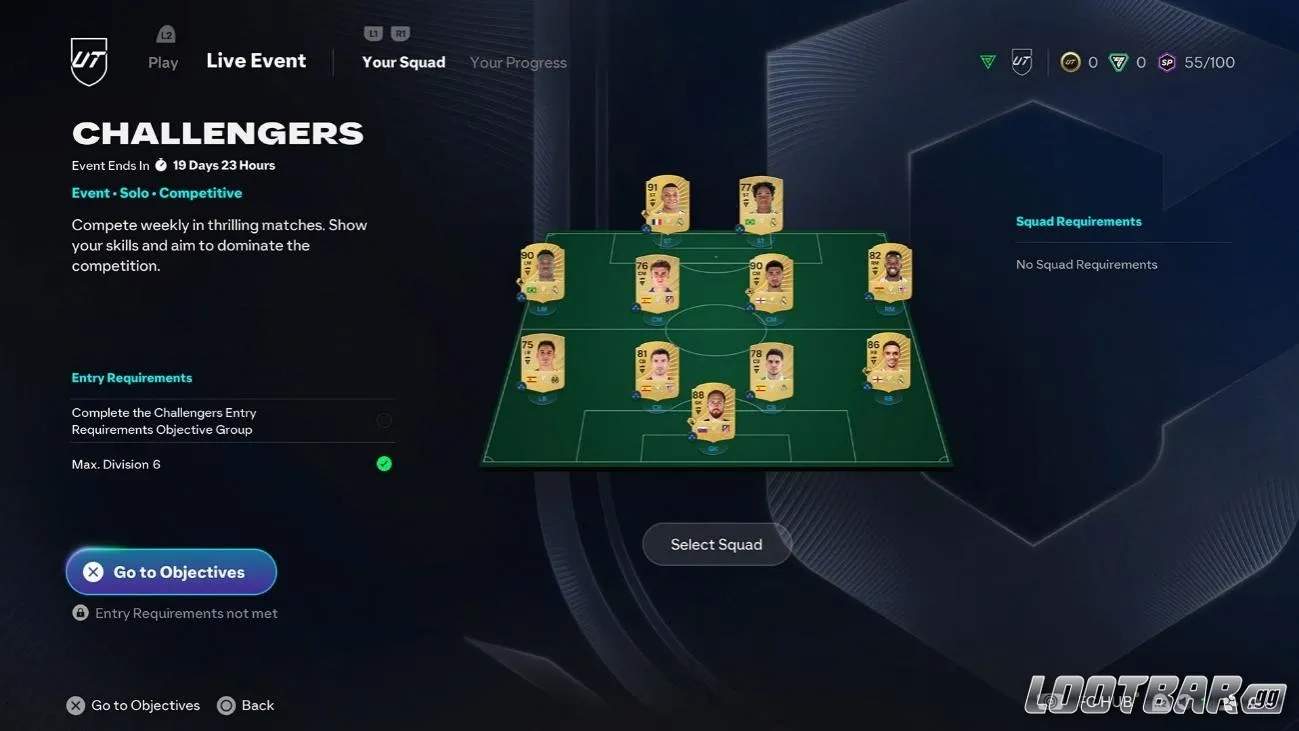The image size is (1299, 731).
Task: Switch to the Your Progress tab
Action: (x=518, y=62)
